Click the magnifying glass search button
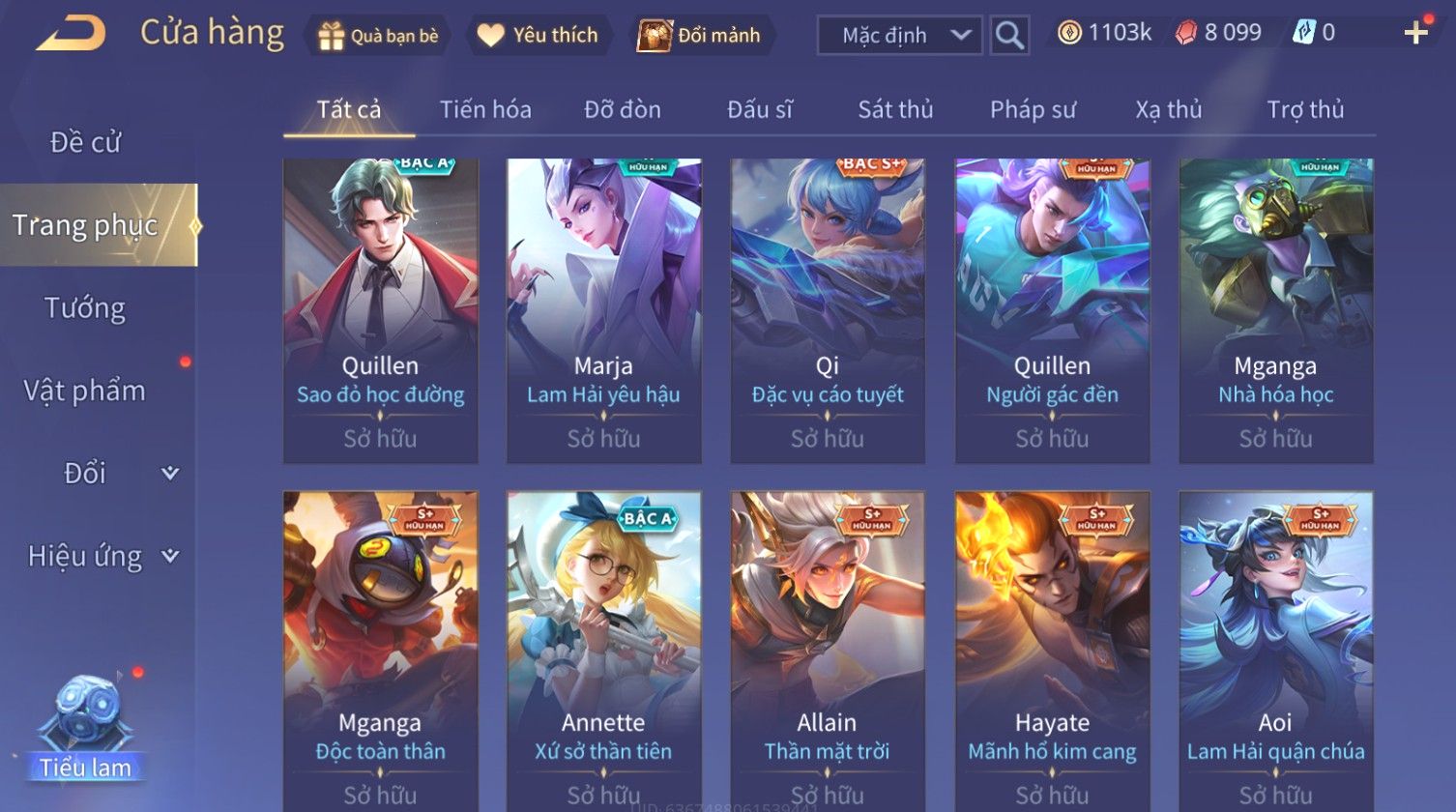The width and height of the screenshot is (1456, 812). pyautogui.click(x=1009, y=36)
